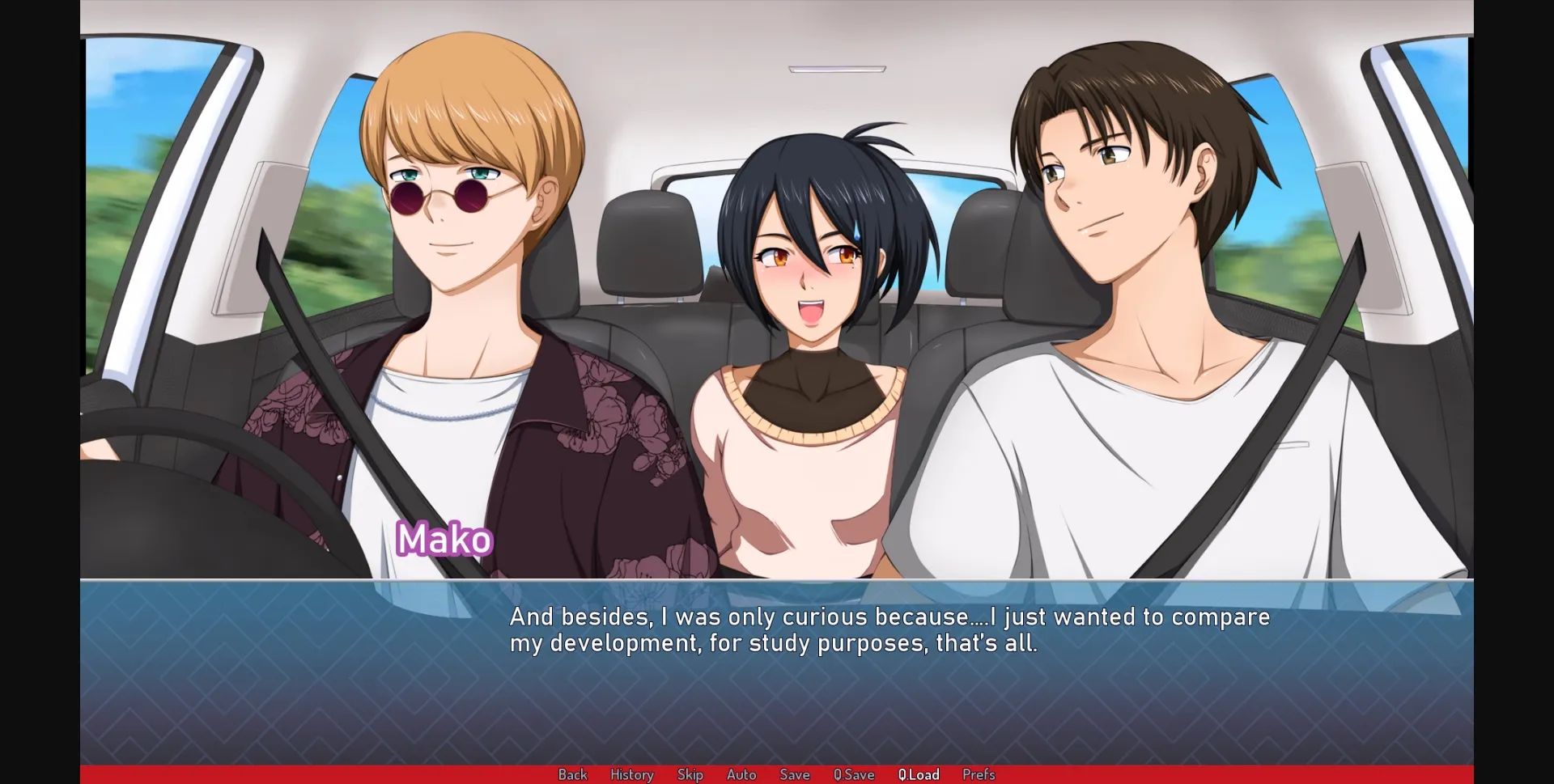Viewport: 1554px width, 784px height.
Task: Load the quick save via Q.Load
Action: coord(919,774)
